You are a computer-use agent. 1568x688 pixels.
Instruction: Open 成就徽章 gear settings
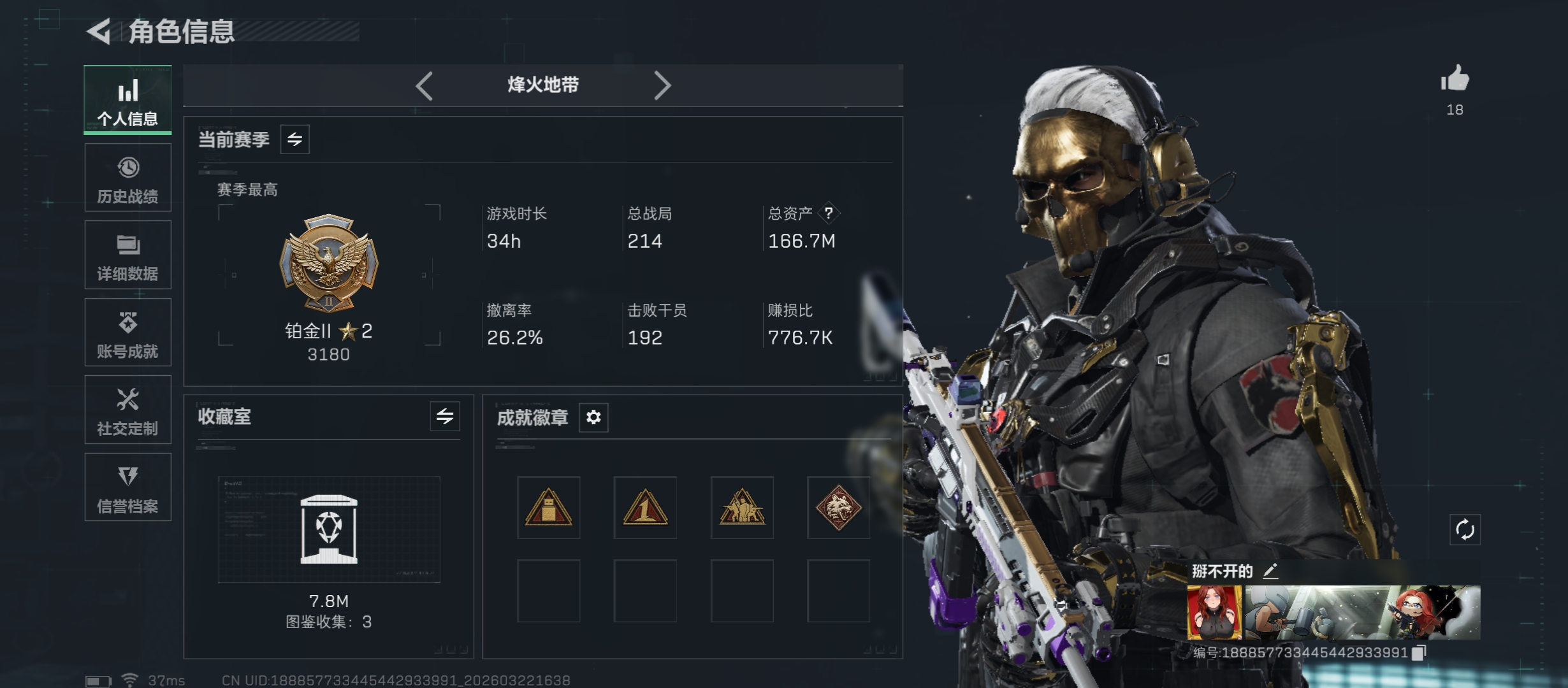click(593, 417)
